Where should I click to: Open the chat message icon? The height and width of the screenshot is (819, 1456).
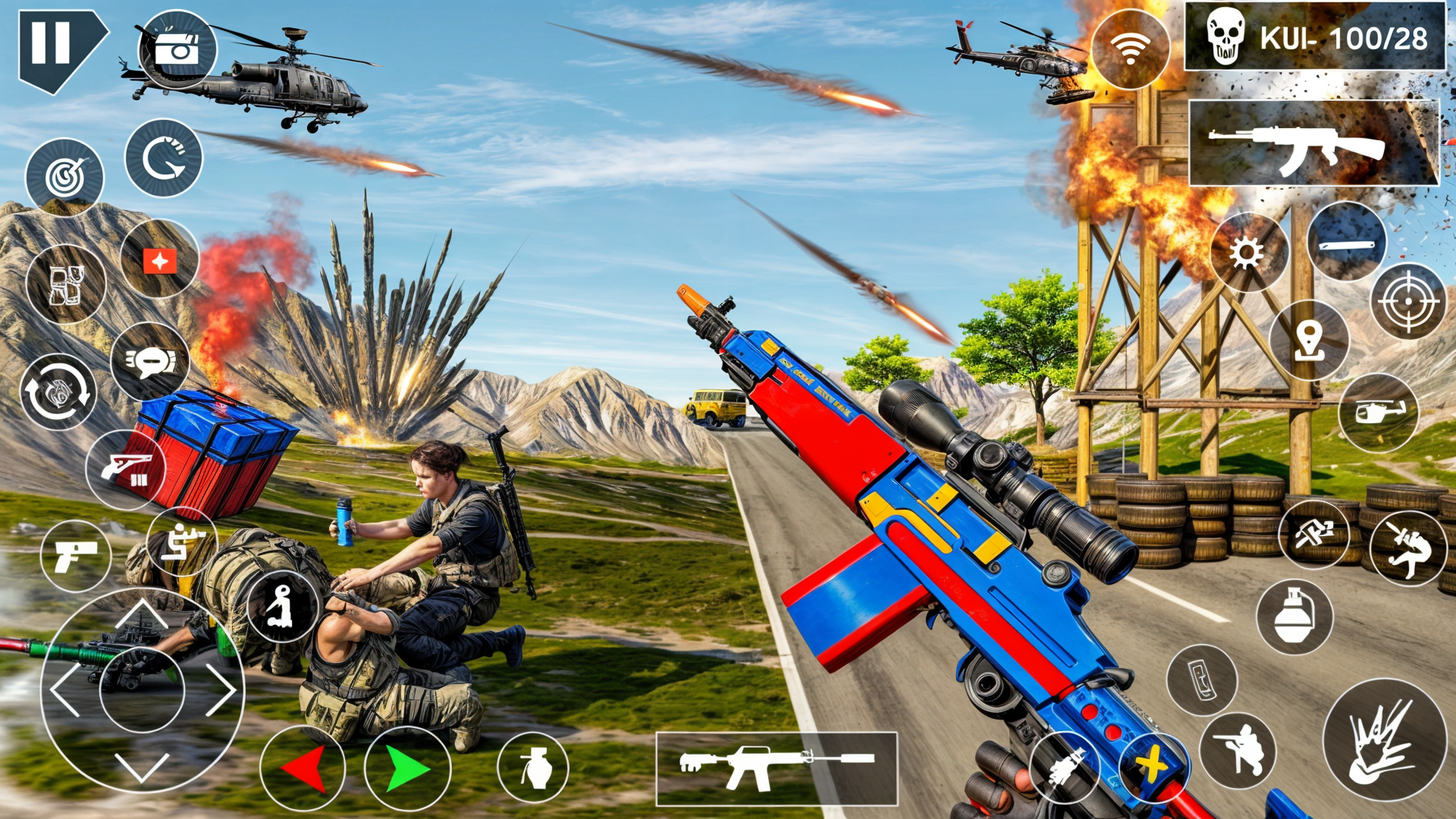pyautogui.click(x=152, y=364)
